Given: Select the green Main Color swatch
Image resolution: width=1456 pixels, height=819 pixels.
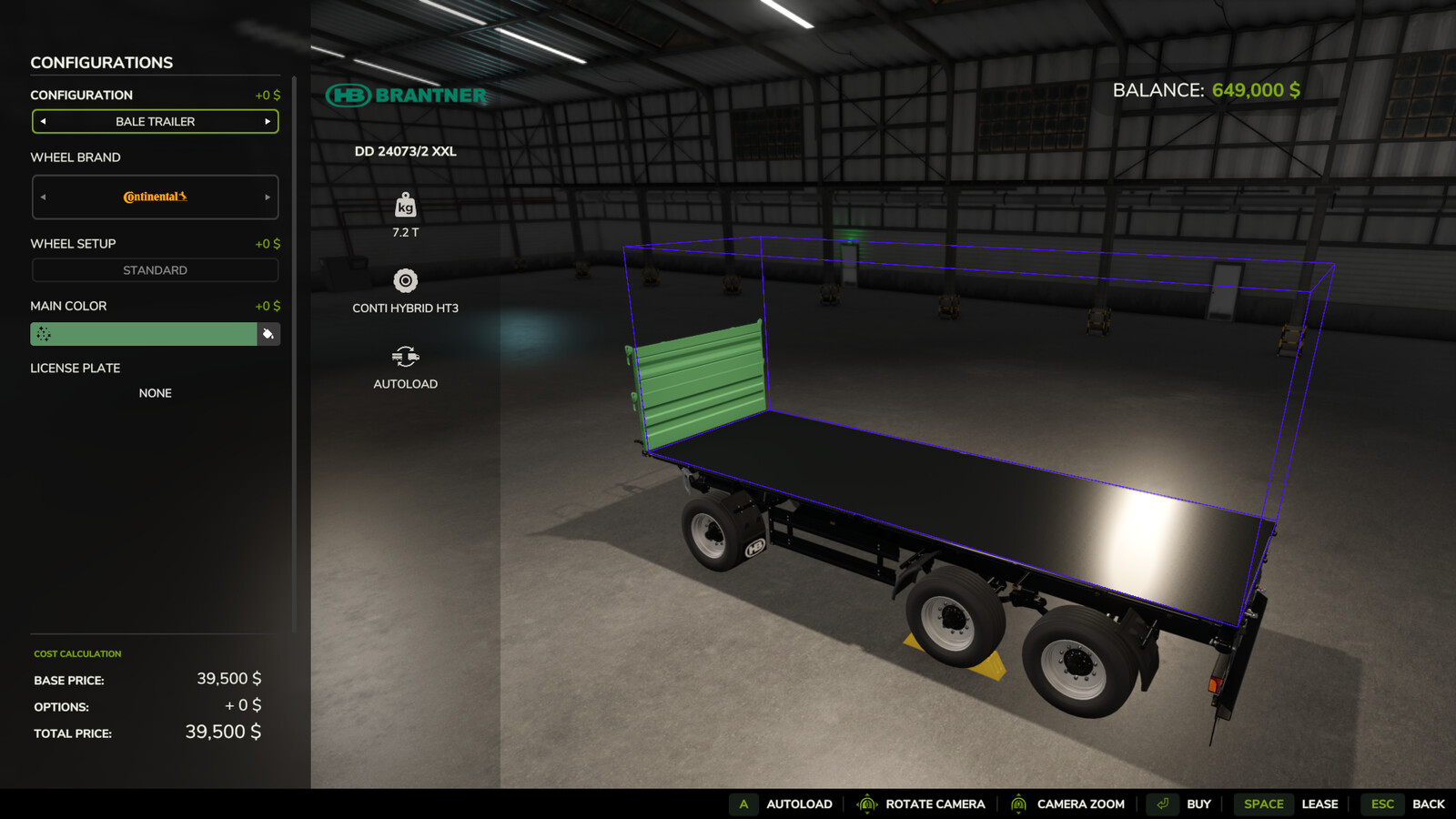Looking at the screenshot, I should pos(143,334).
